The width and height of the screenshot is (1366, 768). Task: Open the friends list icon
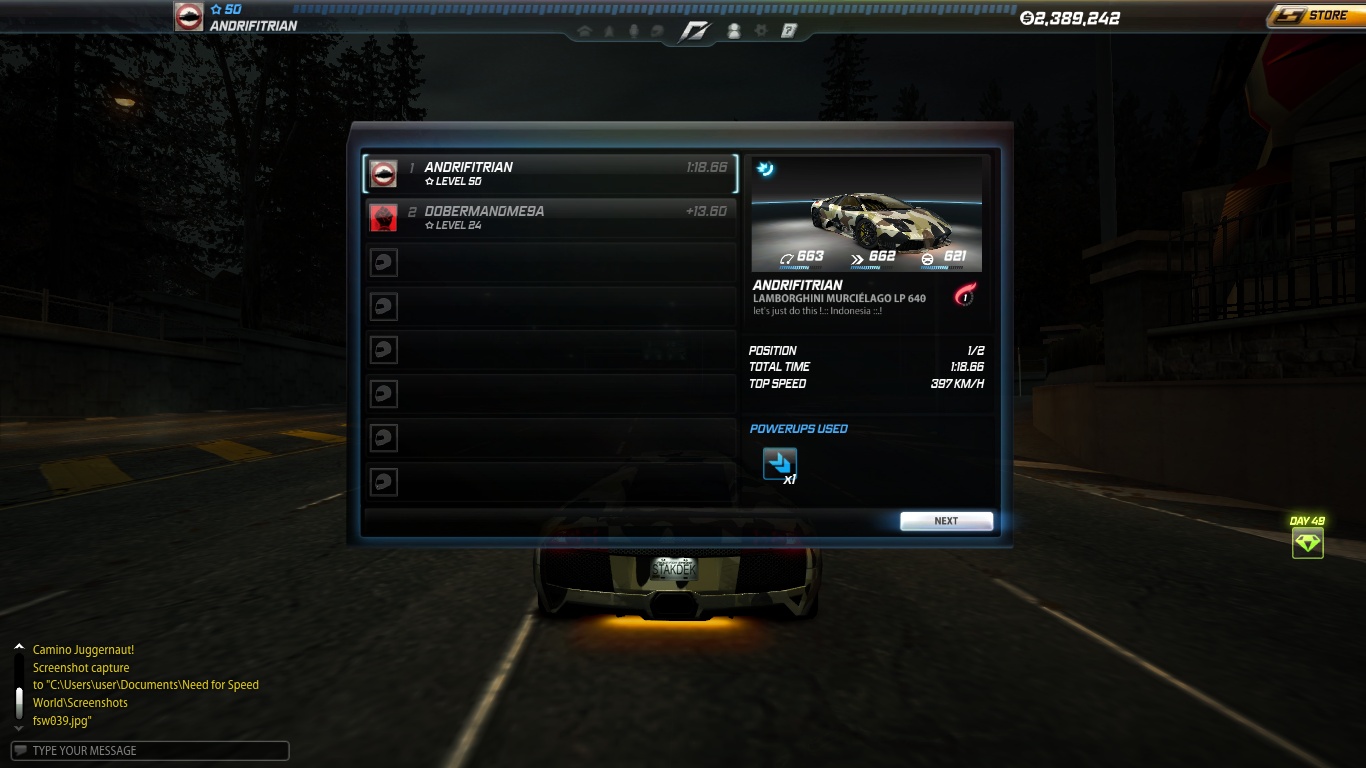733,31
